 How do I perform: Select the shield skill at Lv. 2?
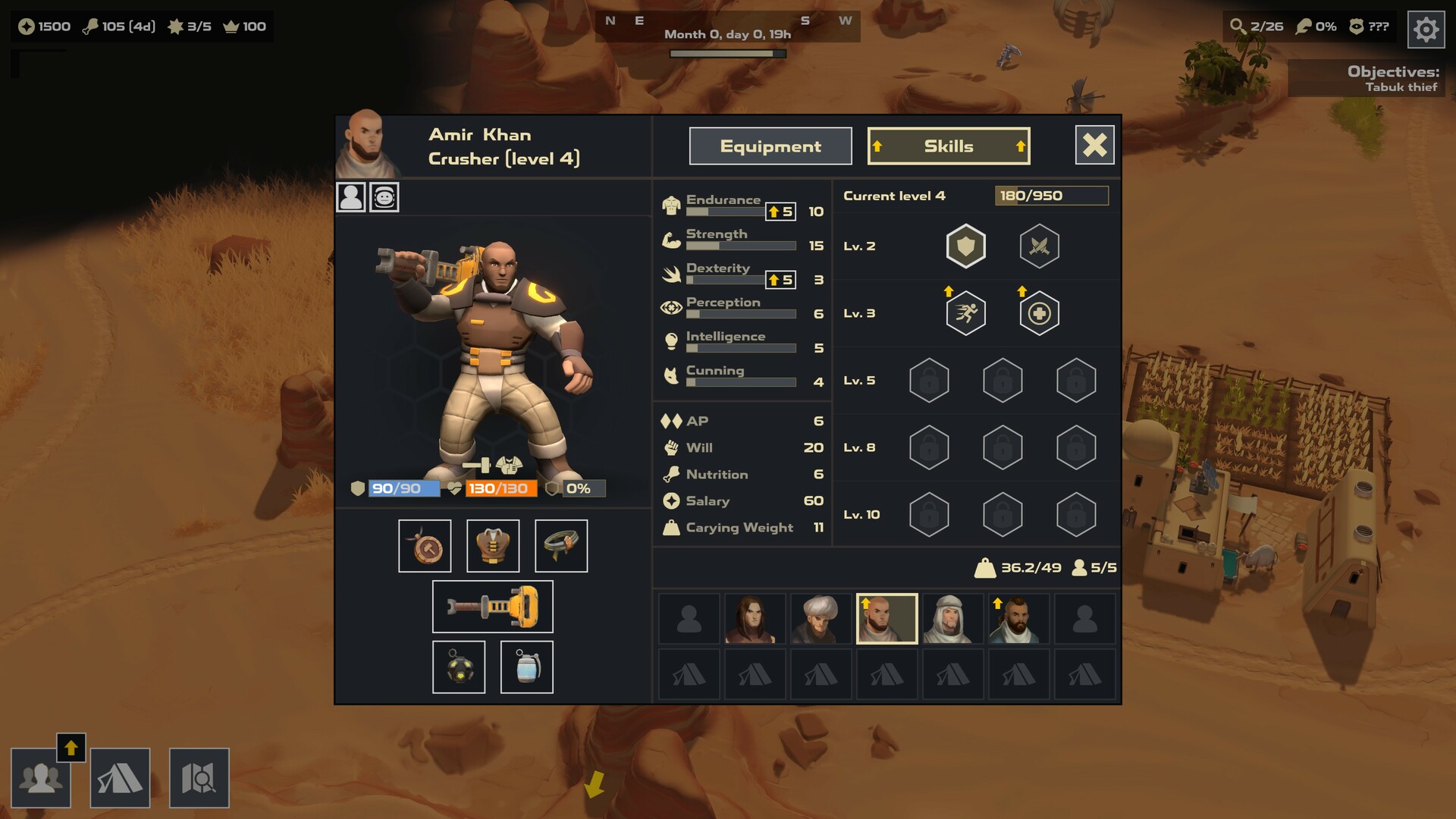coord(965,246)
